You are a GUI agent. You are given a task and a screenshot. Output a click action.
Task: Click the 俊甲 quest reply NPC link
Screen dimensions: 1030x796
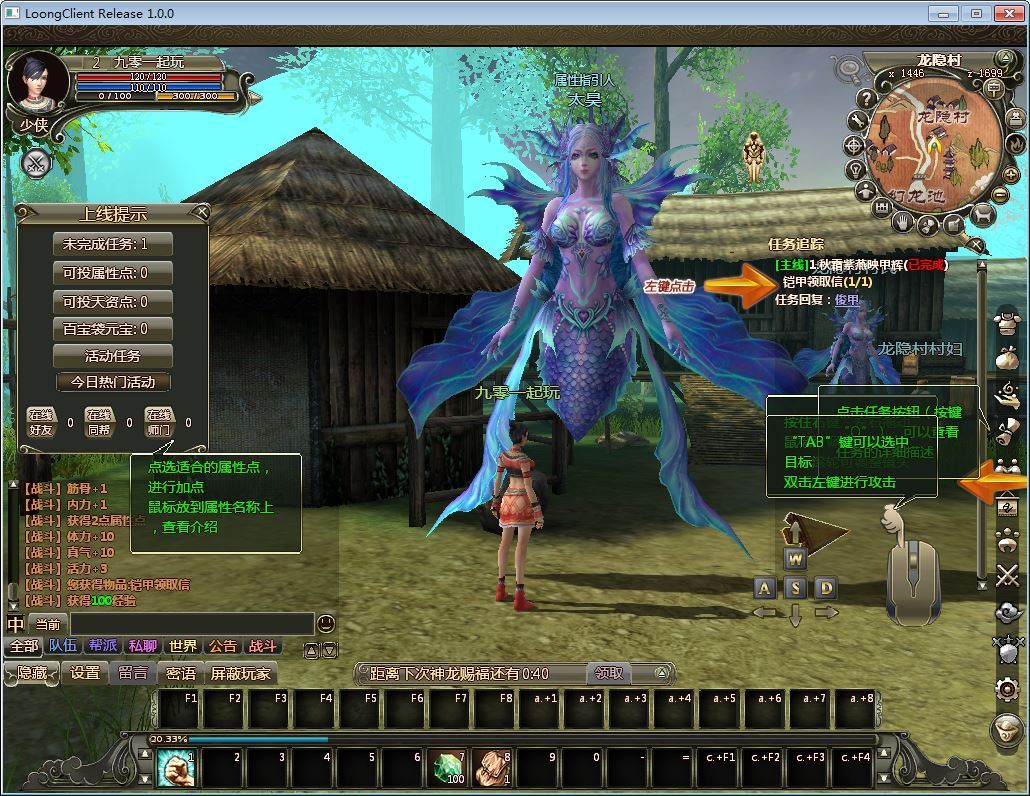point(847,299)
